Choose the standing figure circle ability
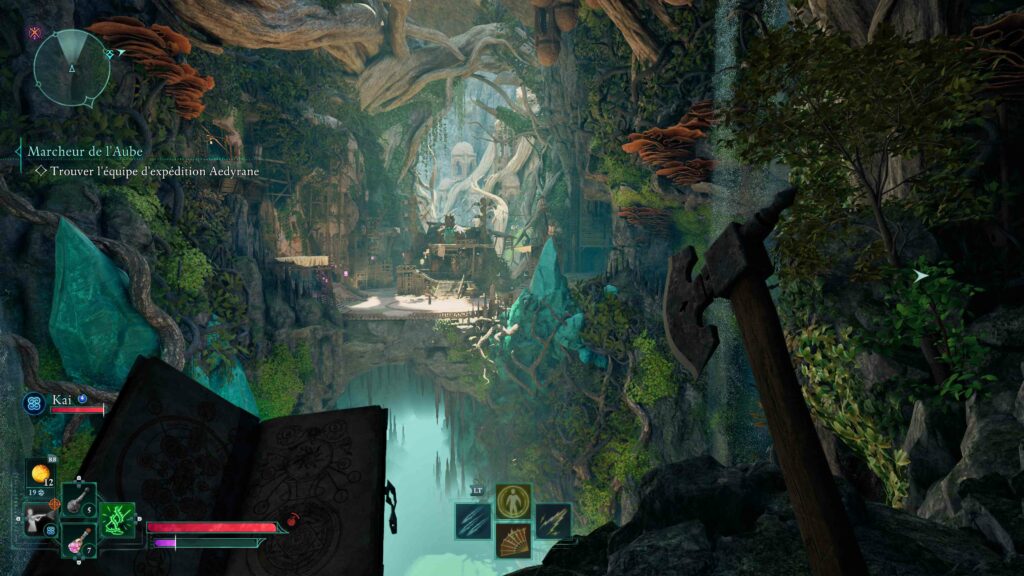Image resolution: width=1024 pixels, height=576 pixels. pos(513,500)
